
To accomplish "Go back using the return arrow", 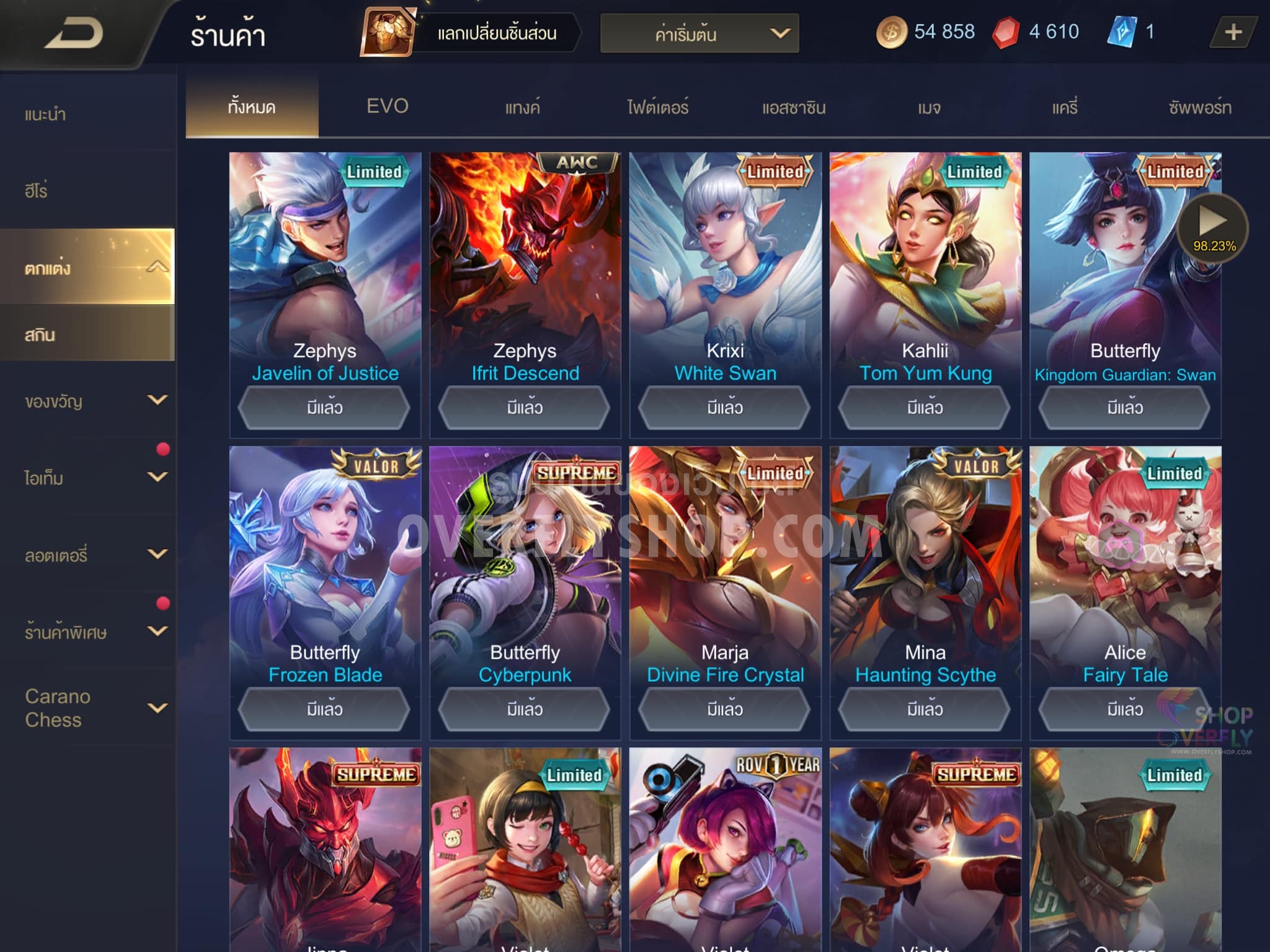I will pyautogui.click(x=74, y=33).
